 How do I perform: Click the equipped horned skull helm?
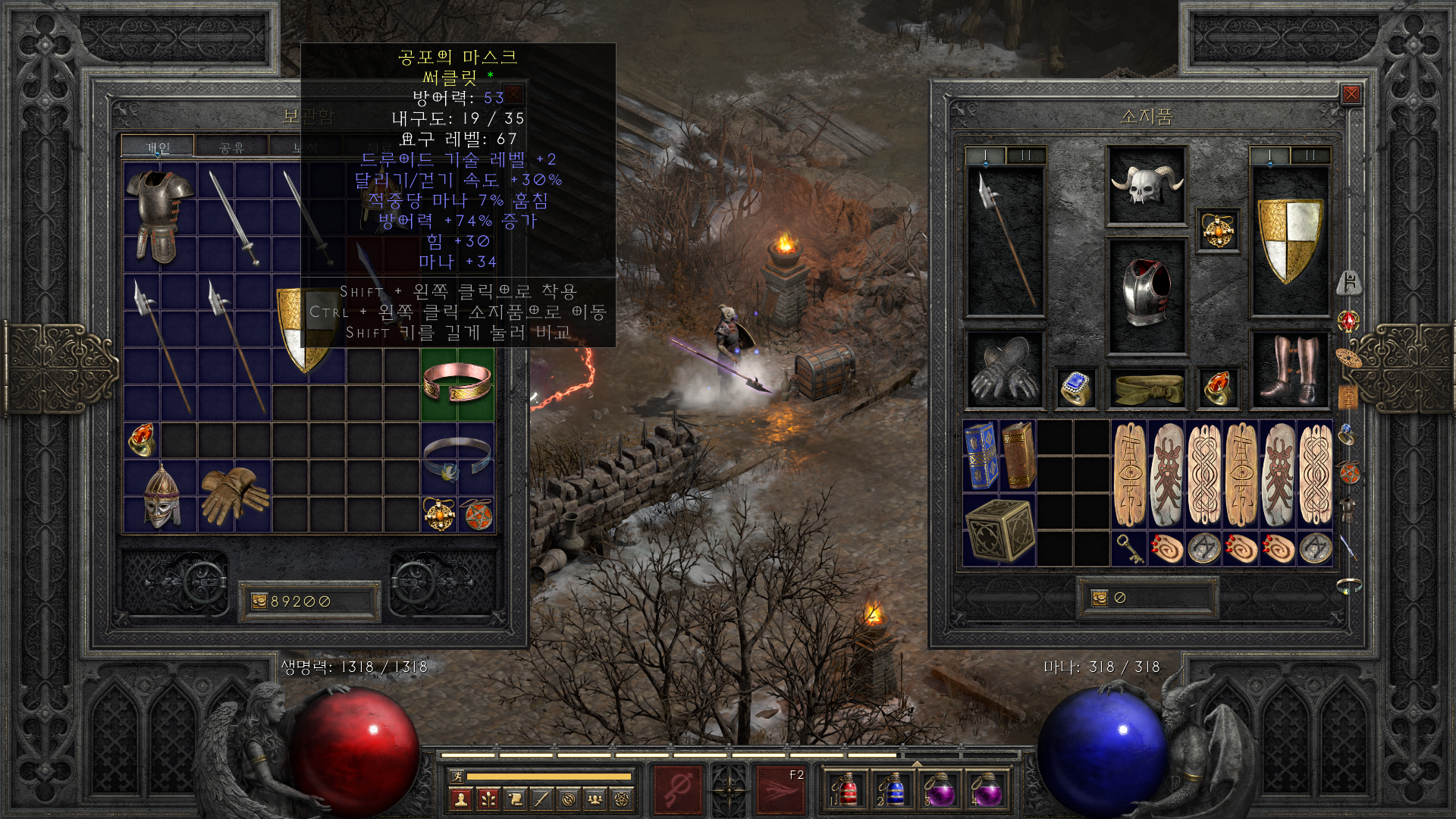(x=1146, y=185)
